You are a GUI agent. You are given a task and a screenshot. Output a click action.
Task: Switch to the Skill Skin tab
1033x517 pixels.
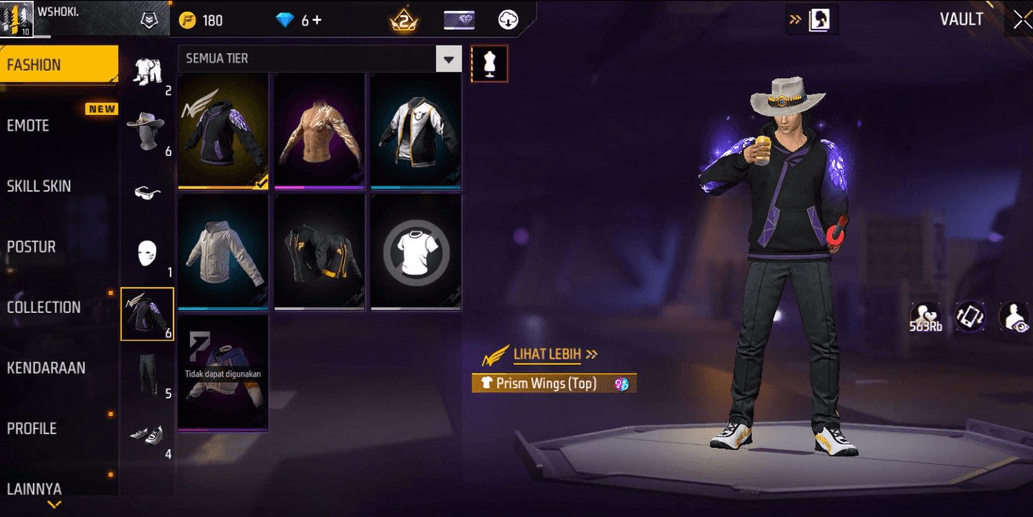(39, 186)
